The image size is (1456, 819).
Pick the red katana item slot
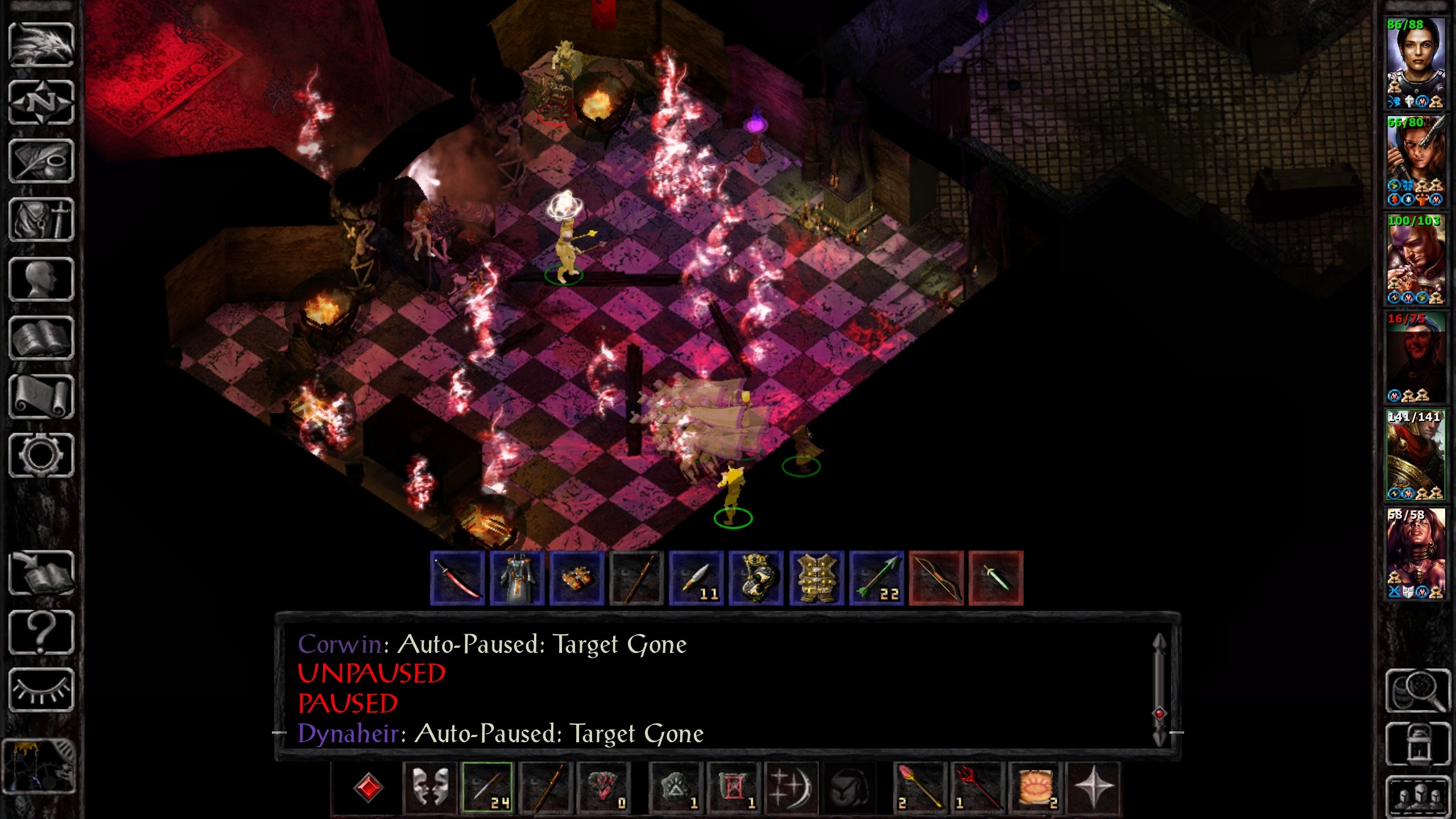click(x=457, y=578)
